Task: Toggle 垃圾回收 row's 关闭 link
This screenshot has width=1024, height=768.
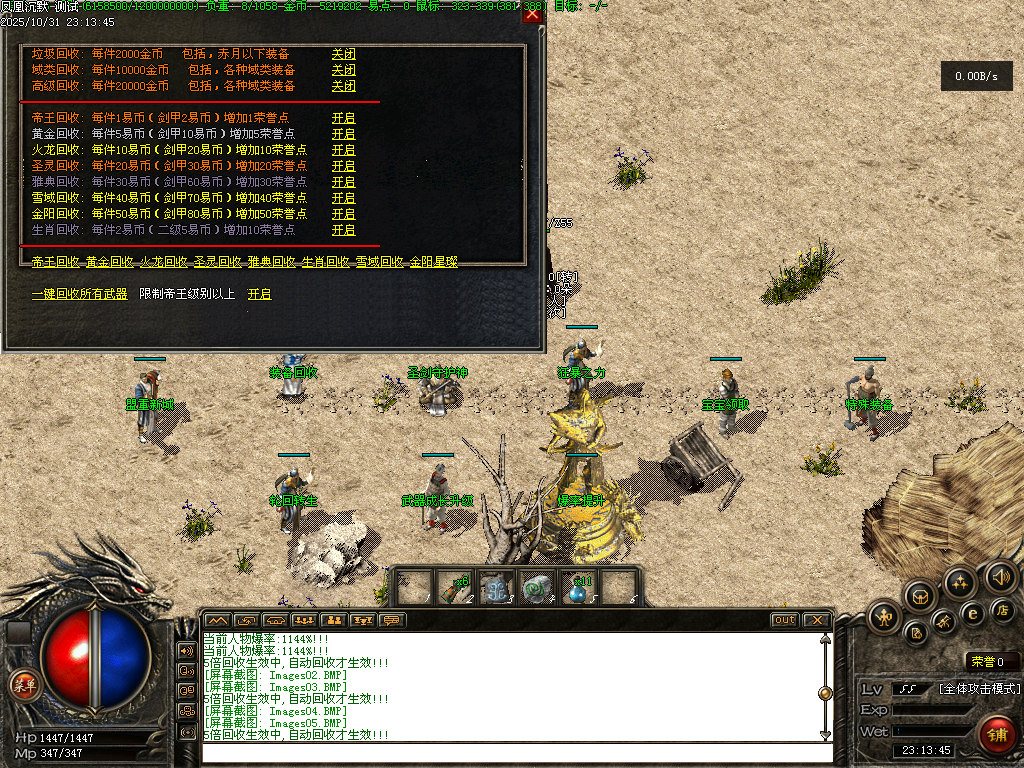Action: (343, 54)
